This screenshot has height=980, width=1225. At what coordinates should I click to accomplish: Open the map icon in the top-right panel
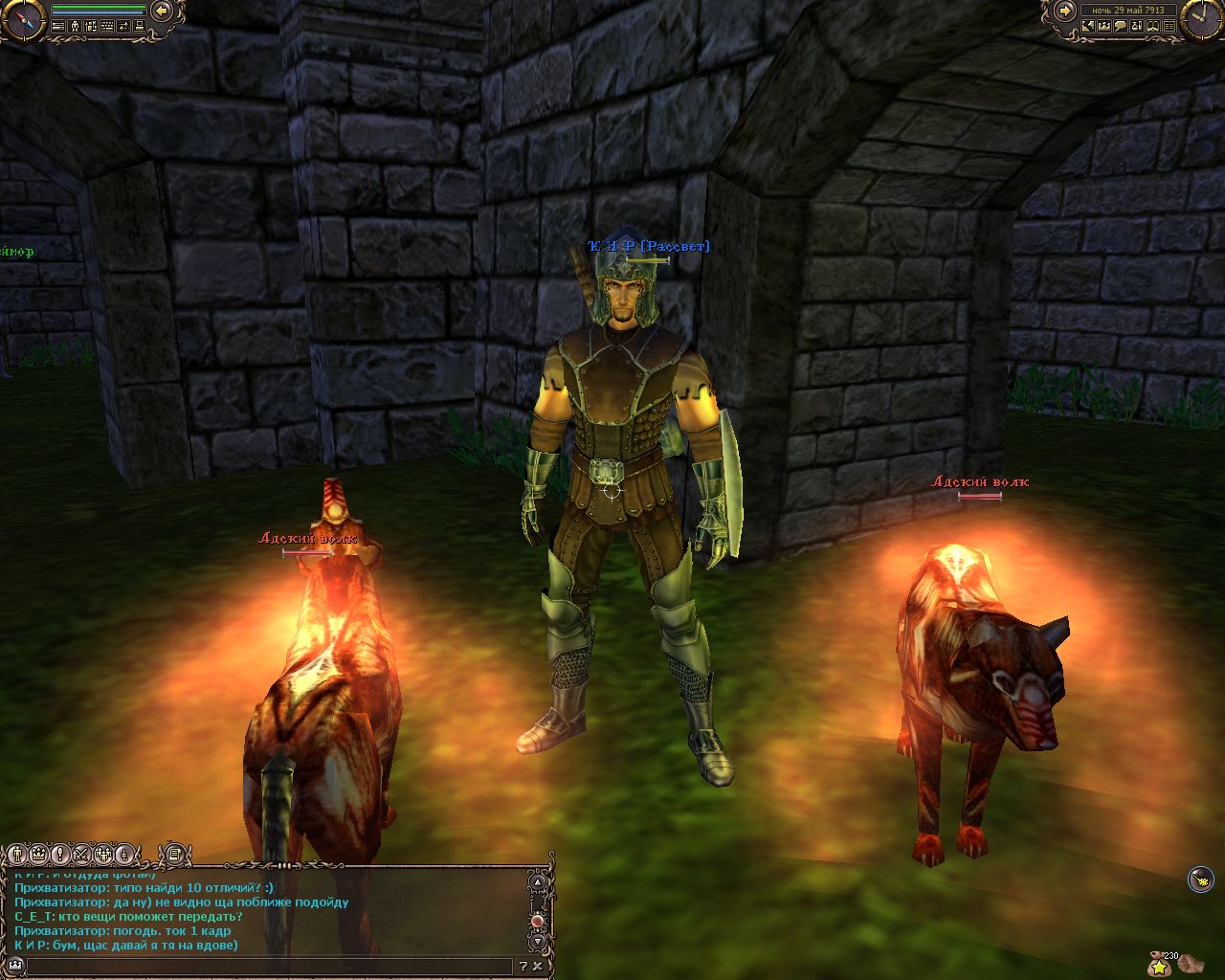click(1088, 27)
